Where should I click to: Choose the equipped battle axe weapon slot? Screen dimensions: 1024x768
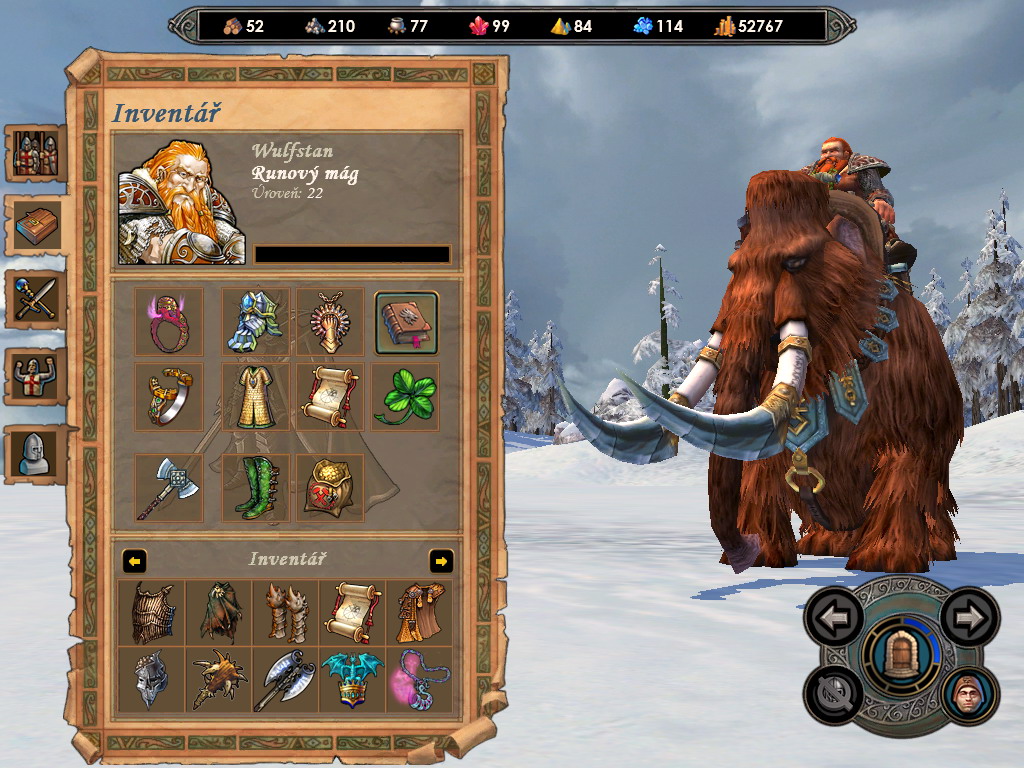[x=169, y=488]
